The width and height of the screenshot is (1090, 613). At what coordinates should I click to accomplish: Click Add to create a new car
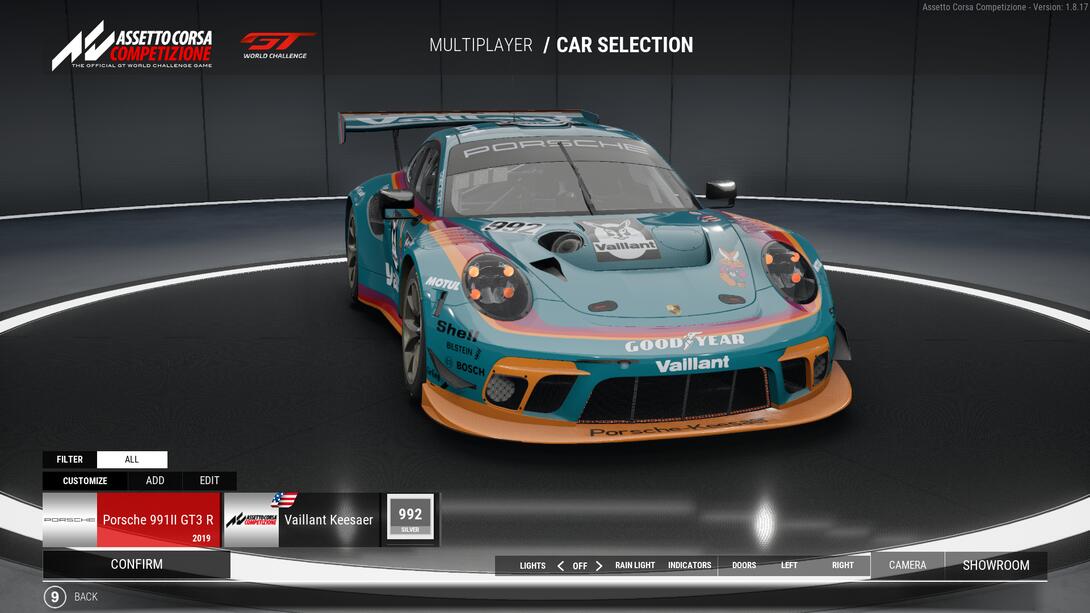tap(155, 481)
